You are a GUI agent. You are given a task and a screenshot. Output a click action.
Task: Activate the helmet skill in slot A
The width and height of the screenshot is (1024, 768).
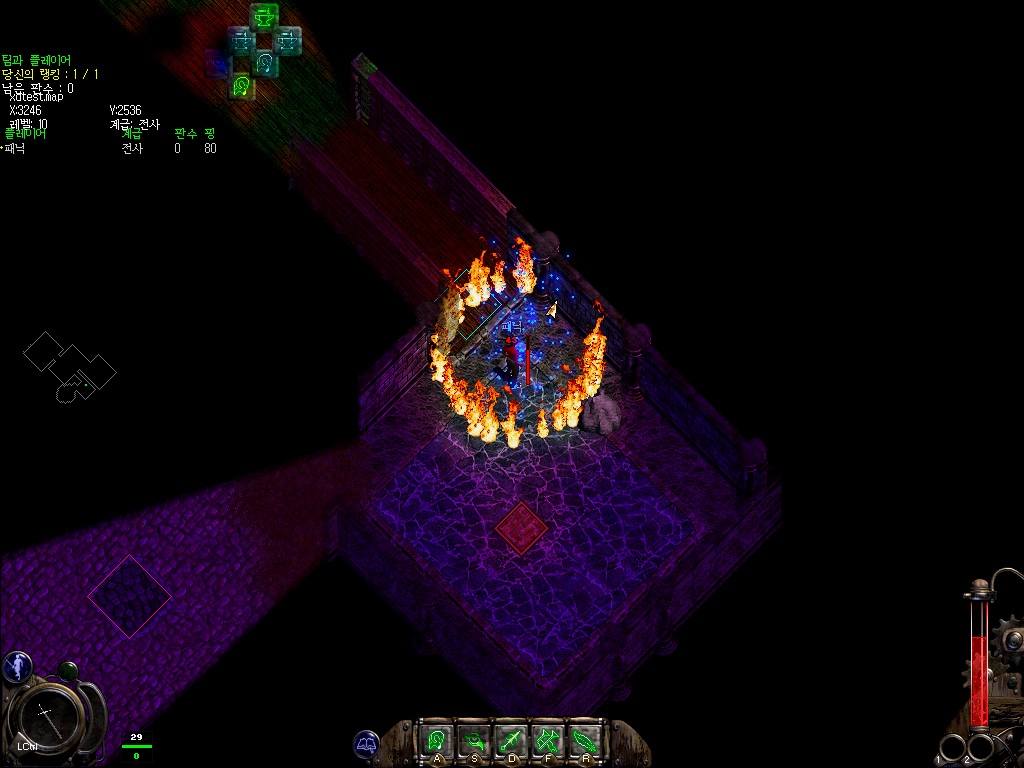[436, 740]
